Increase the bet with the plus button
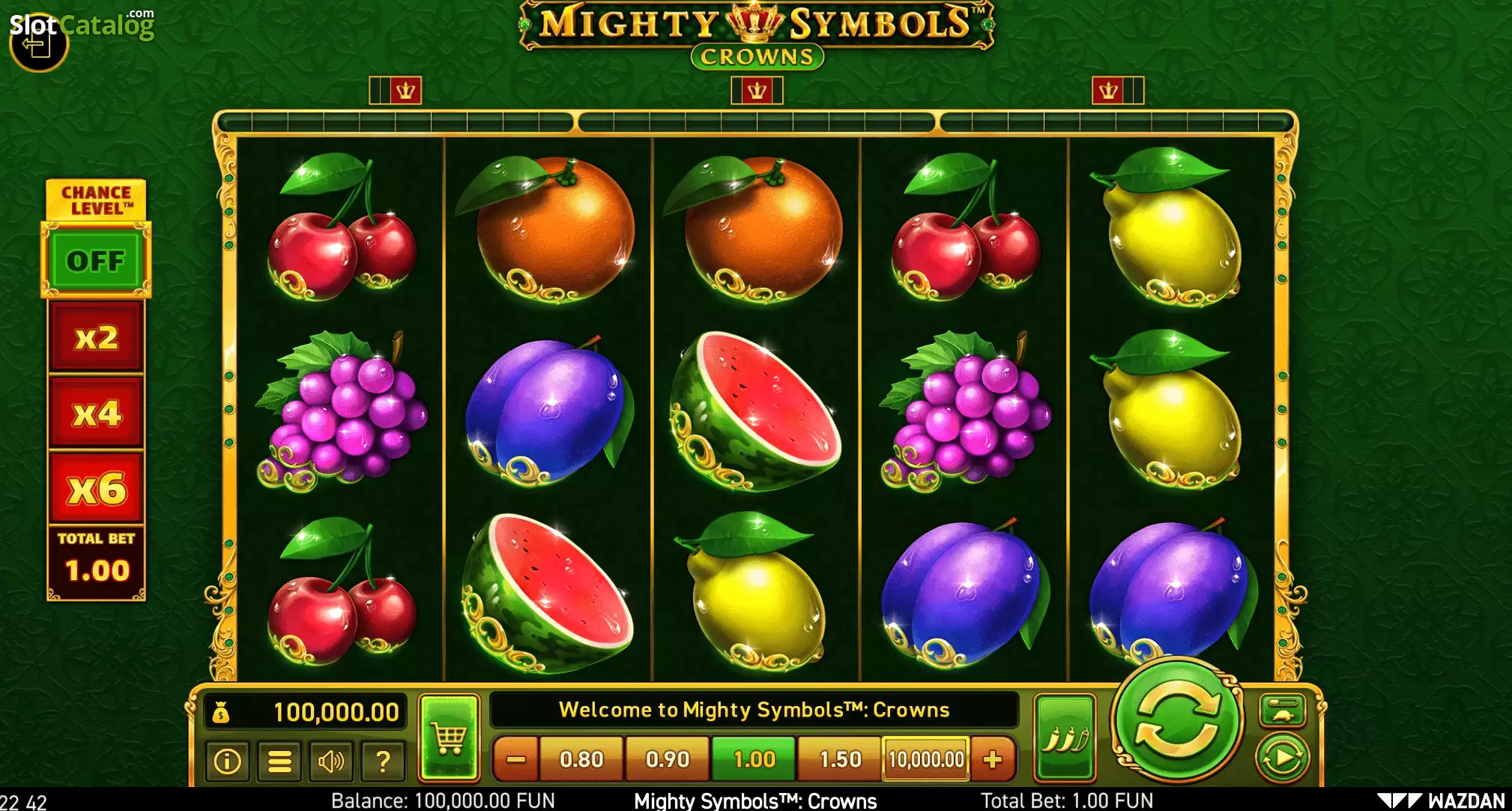Screen dimensions: 1512x811 (x=993, y=759)
